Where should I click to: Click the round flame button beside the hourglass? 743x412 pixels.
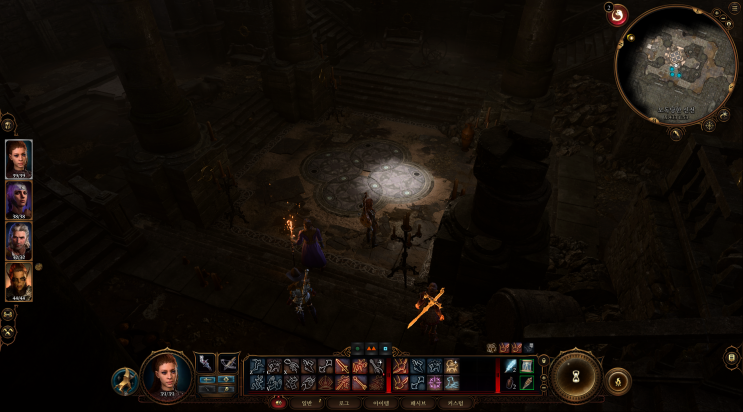click(x=618, y=380)
